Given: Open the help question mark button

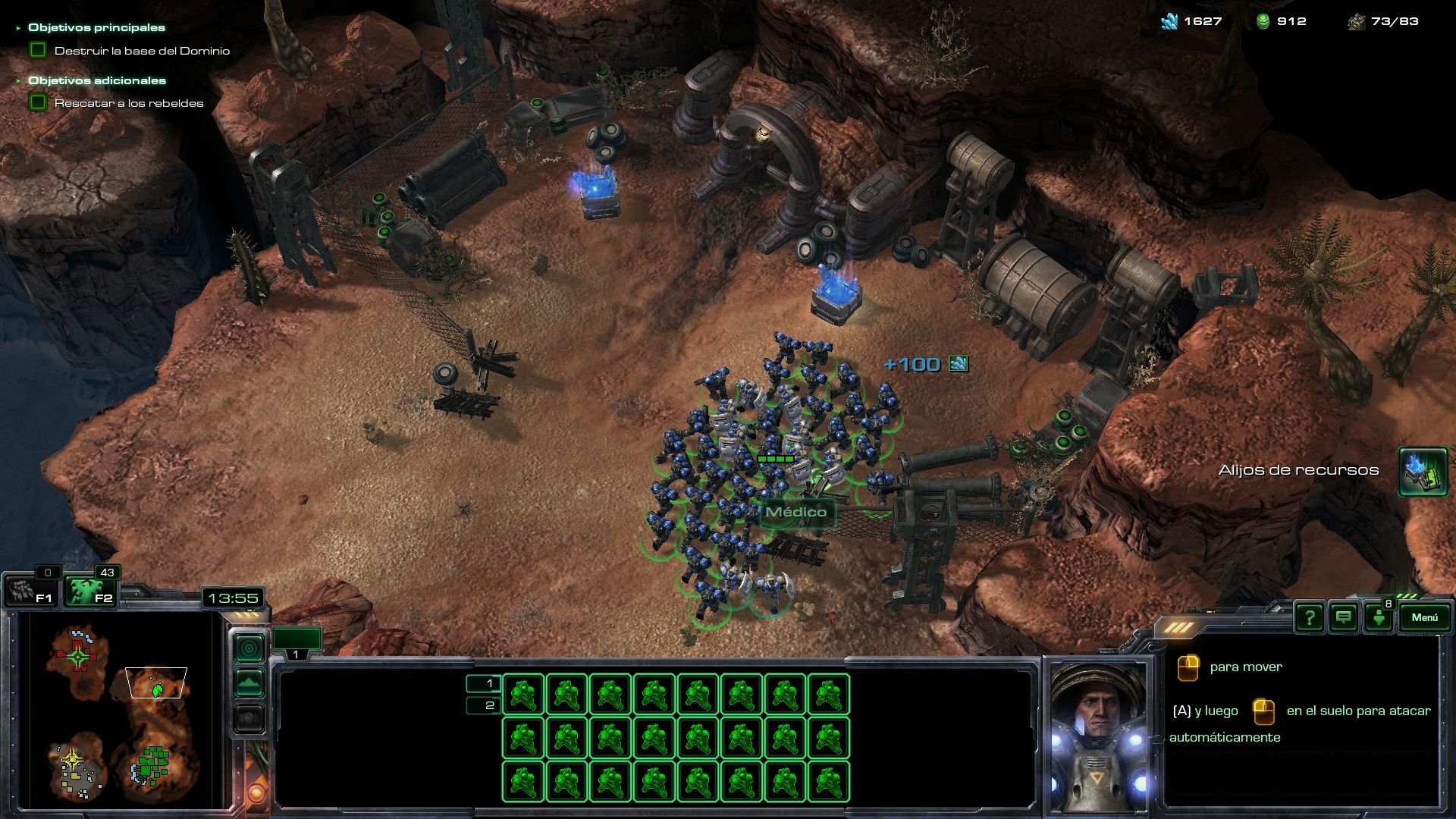Looking at the screenshot, I should point(1310,617).
